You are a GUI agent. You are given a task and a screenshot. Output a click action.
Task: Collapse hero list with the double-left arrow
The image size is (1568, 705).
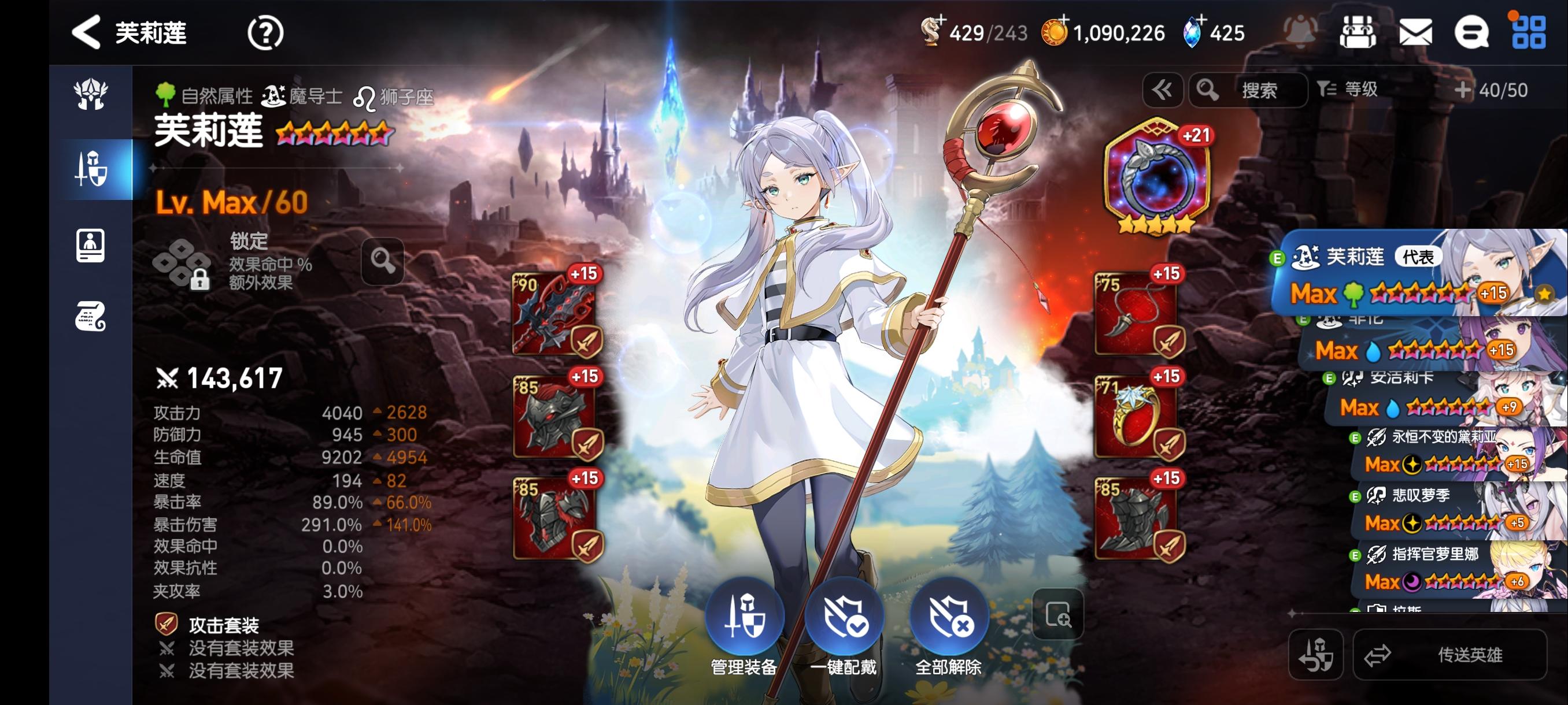click(x=1163, y=90)
